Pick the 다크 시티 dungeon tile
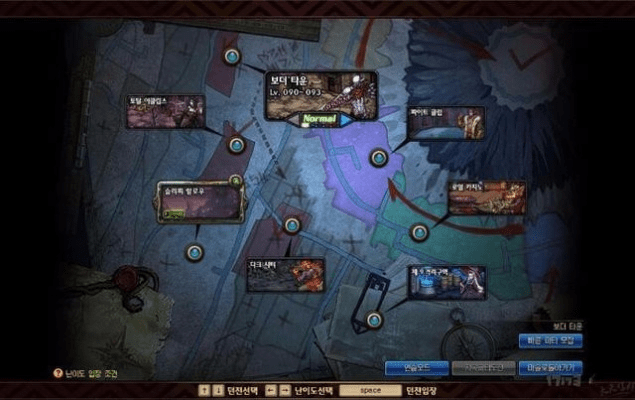The height and width of the screenshot is (400, 635). (x=285, y=274)
